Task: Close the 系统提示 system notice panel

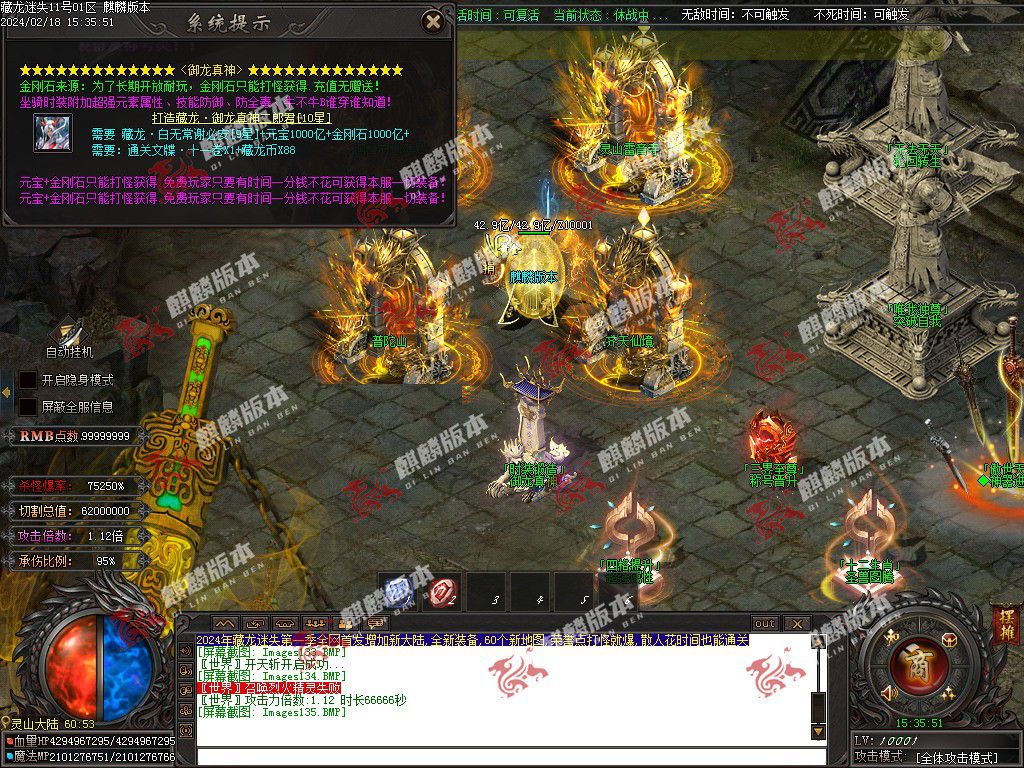Action: point(433,21)
